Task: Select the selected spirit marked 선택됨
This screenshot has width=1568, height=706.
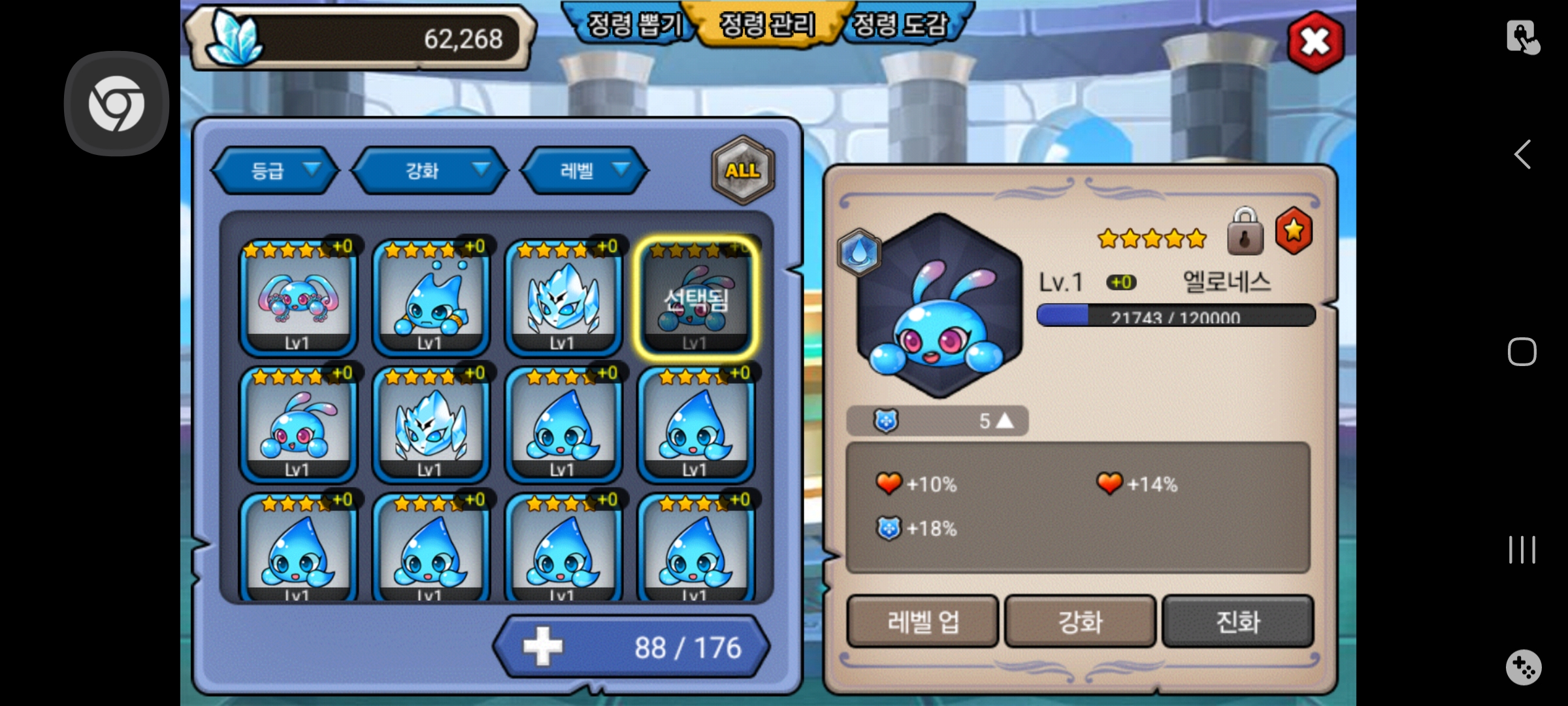Action: click(x=696, y=298)
